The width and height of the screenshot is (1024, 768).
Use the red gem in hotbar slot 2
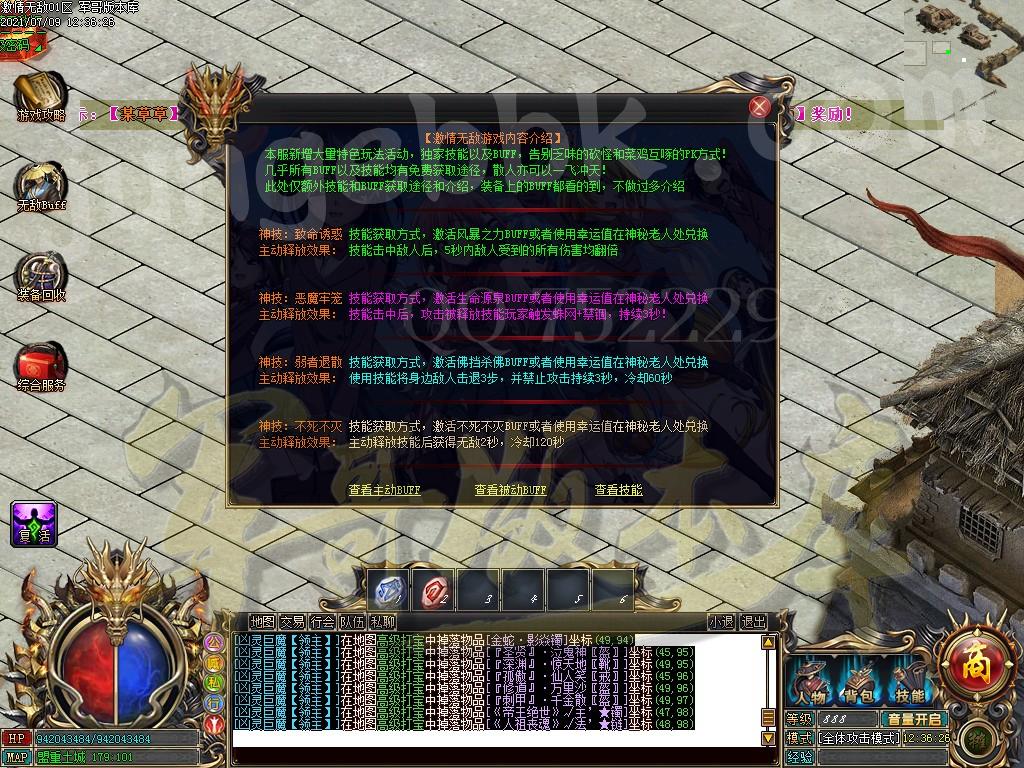[436, 590]
